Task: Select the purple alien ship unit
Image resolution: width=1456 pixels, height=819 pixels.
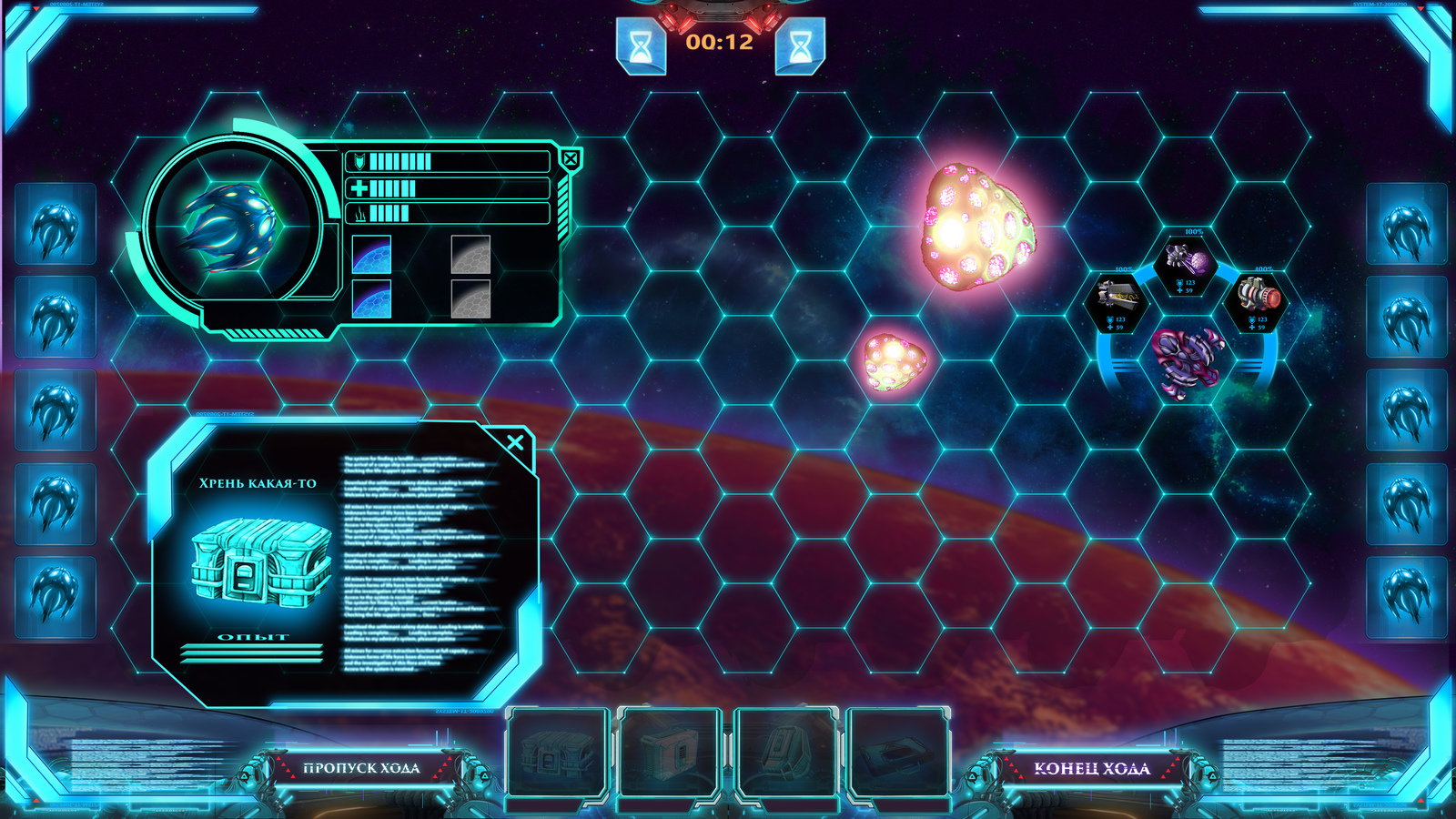Action: 1187,361
